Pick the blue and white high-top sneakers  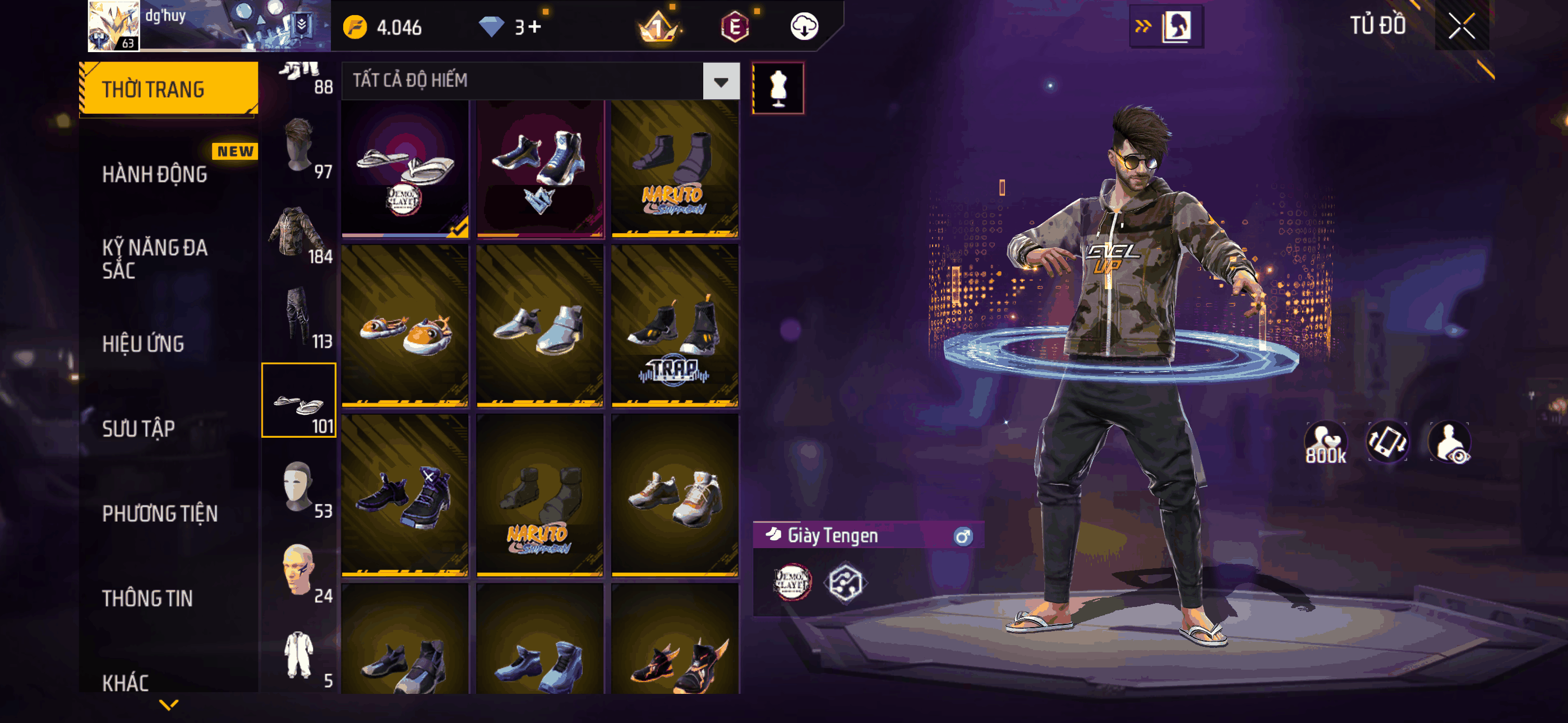(x=540, y=169)
